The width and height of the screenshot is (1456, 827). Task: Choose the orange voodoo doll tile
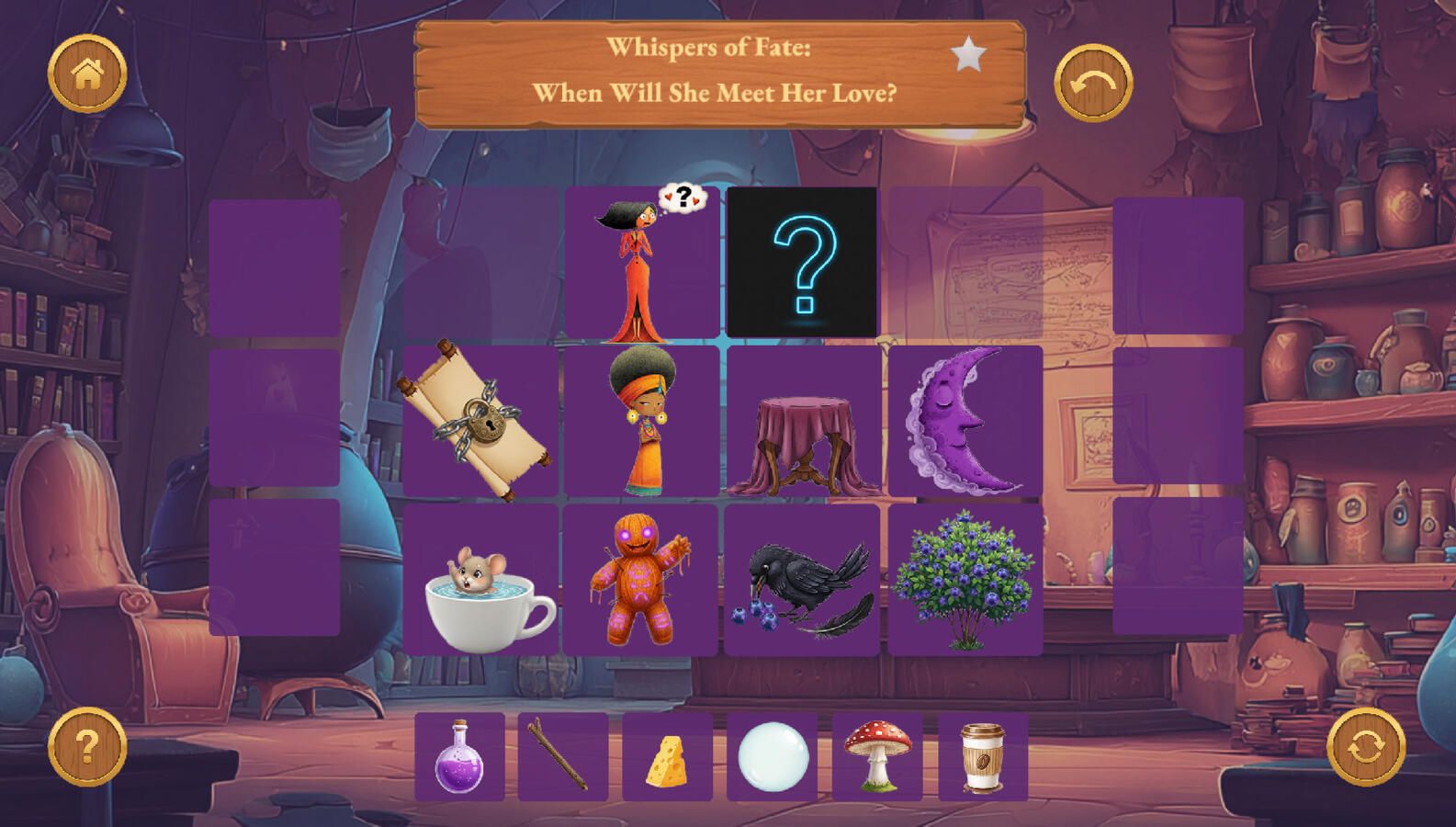click(640, 581)
